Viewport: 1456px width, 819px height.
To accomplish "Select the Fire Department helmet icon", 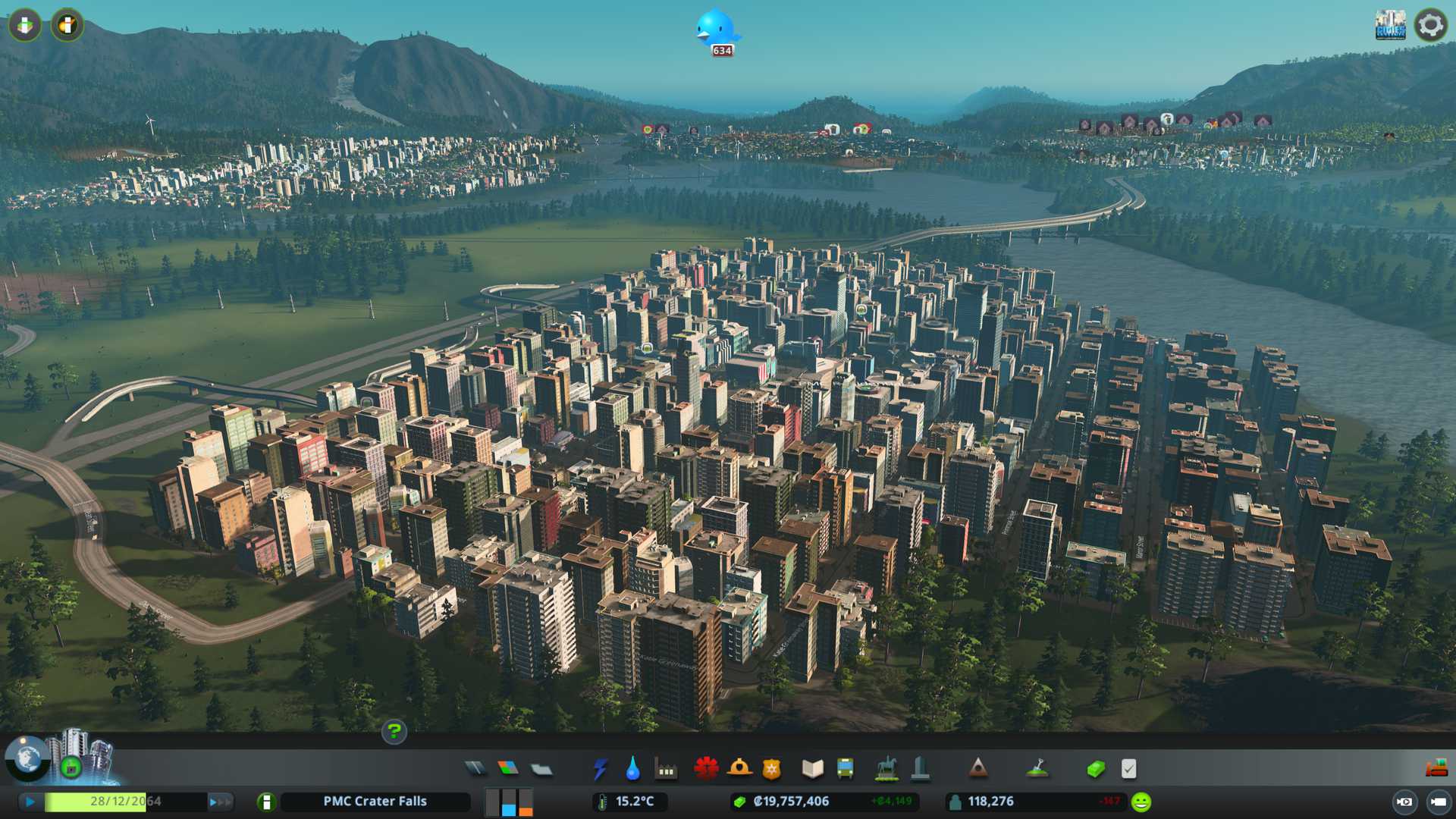I will click(x=739, y=769).
